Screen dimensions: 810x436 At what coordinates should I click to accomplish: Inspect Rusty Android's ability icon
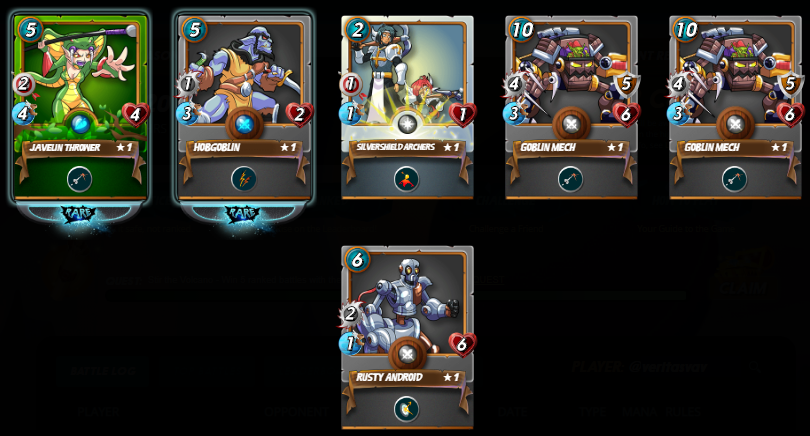tap(406, 409)
